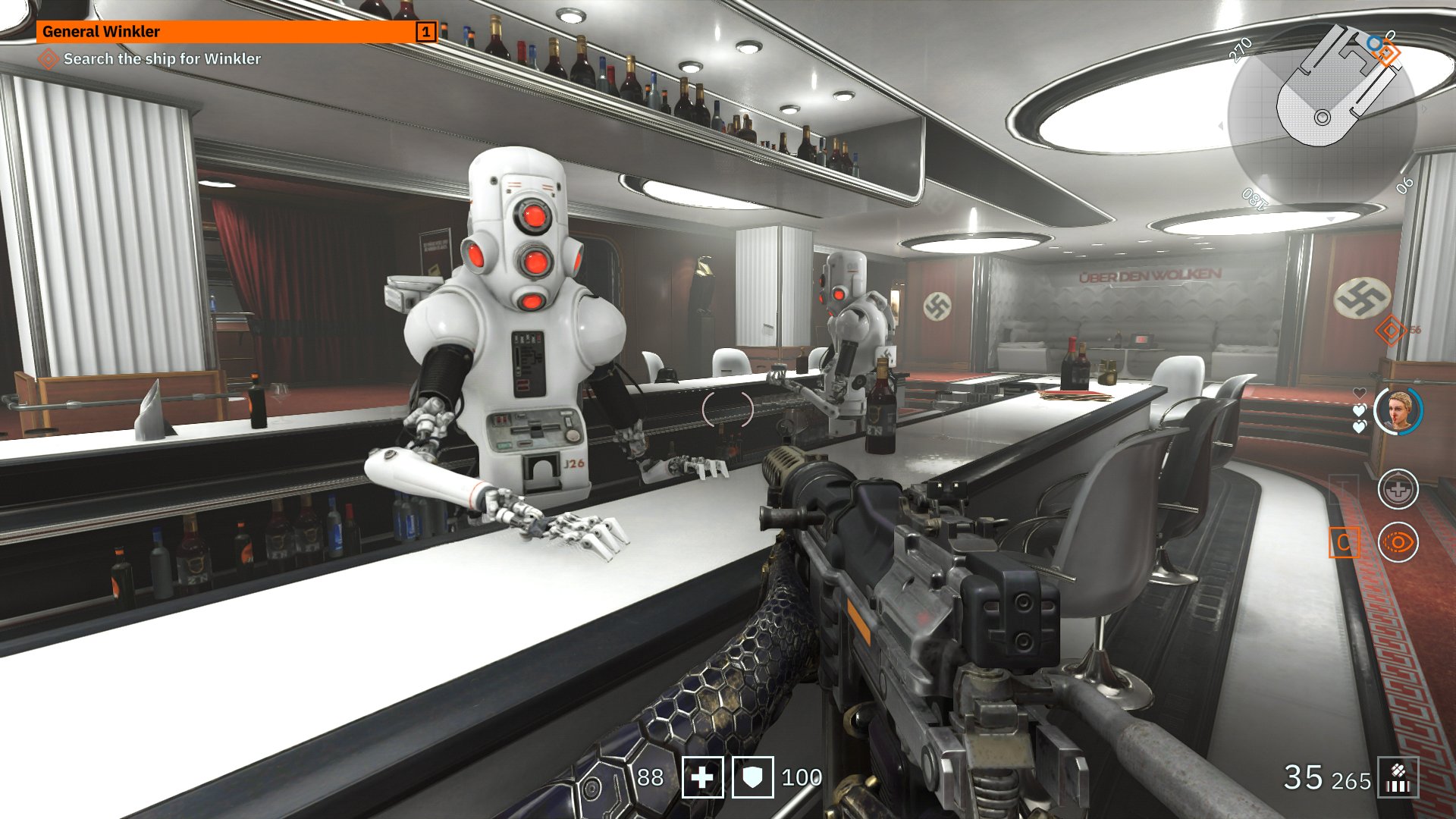This screenshot has width=1456, height=819.
Task: Click the orange diamond objective marker on minimap
Action: pyautogui.click(x=1388, y=53)
